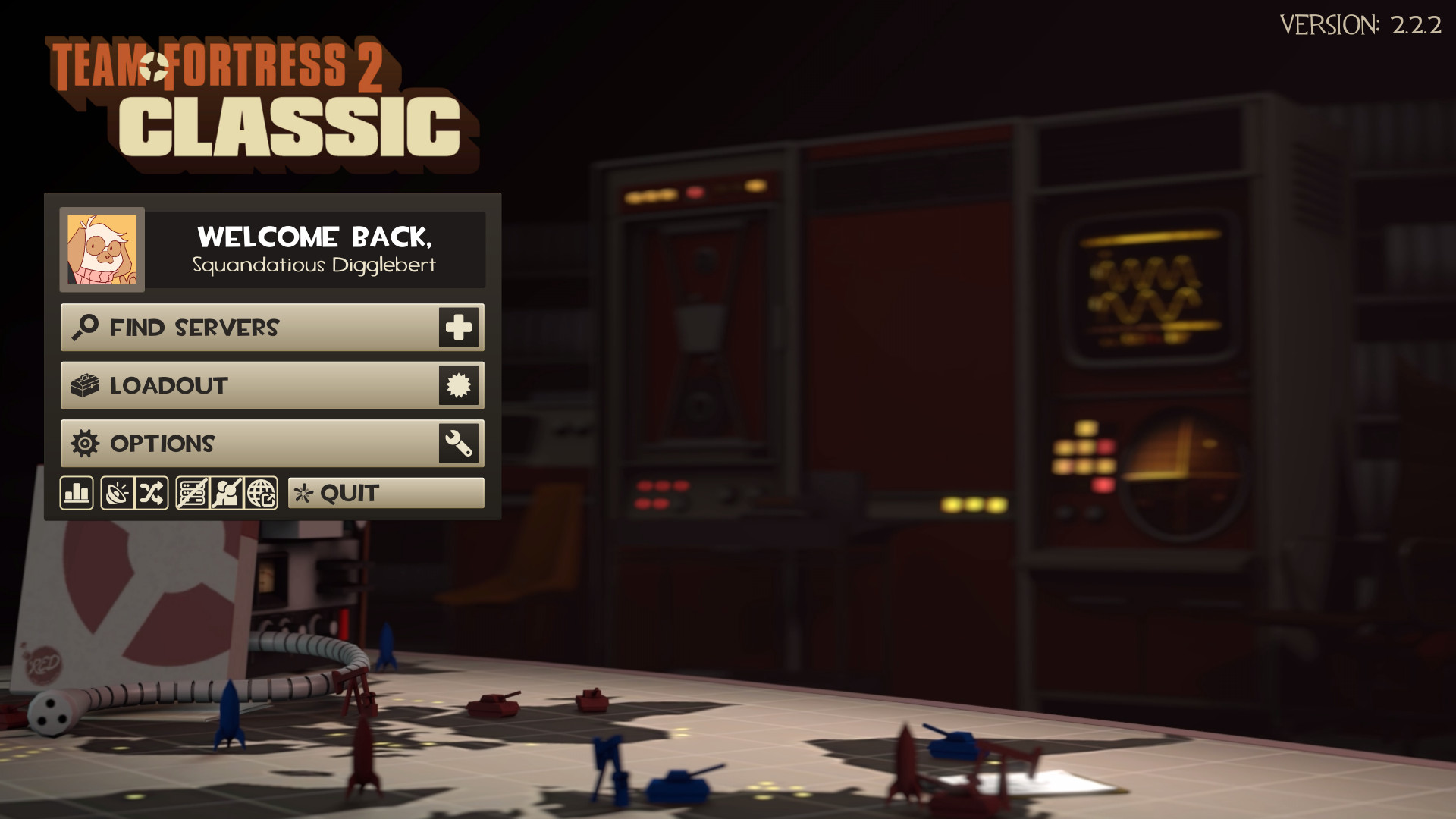
Task: Select the random class shuffle icon
Action: point(152,493)
